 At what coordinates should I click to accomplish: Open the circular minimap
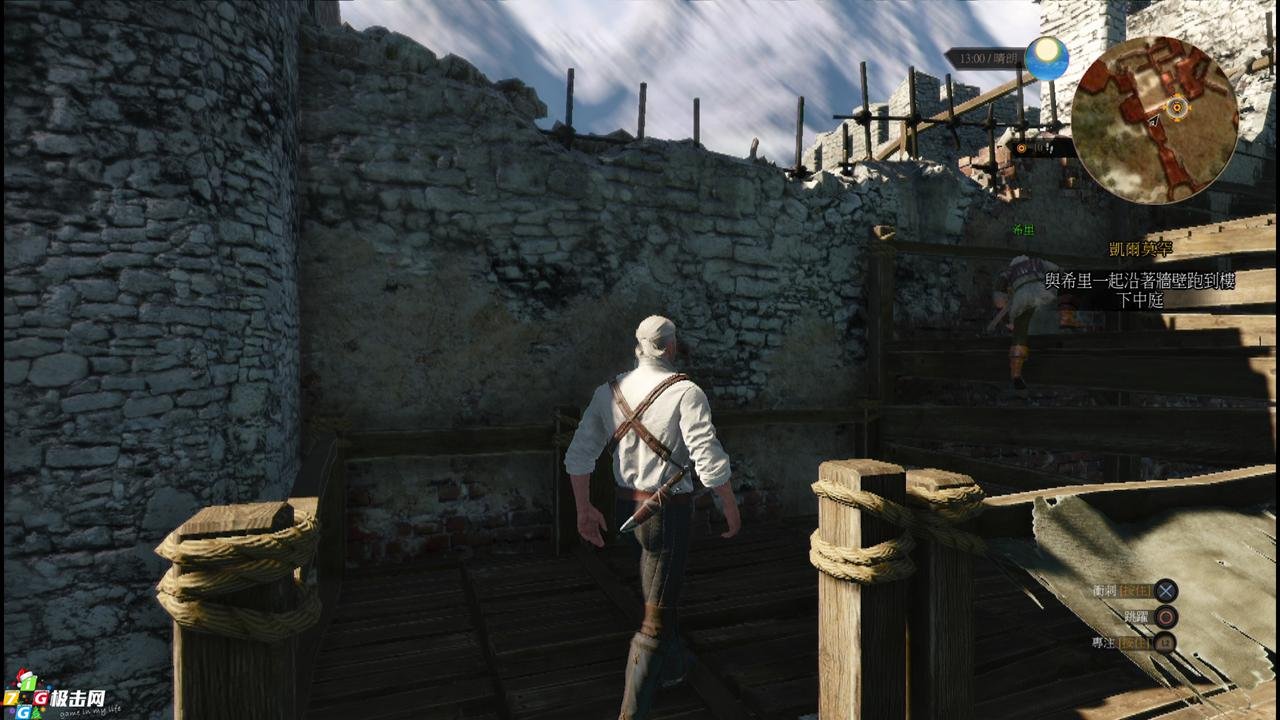point(1154,120)
